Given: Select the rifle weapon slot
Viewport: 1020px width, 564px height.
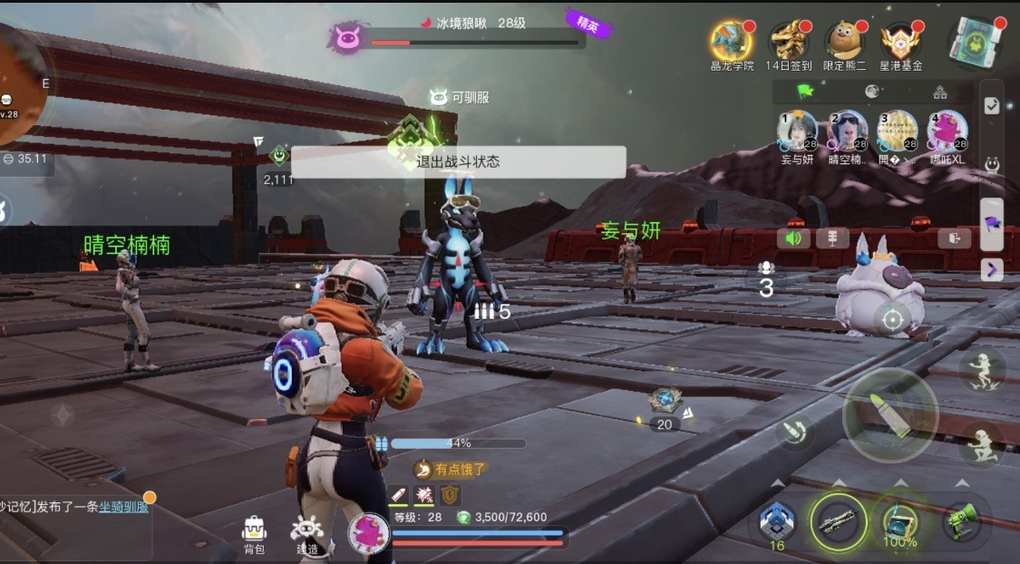Looking at the screenshot, I should coord(837,522).
